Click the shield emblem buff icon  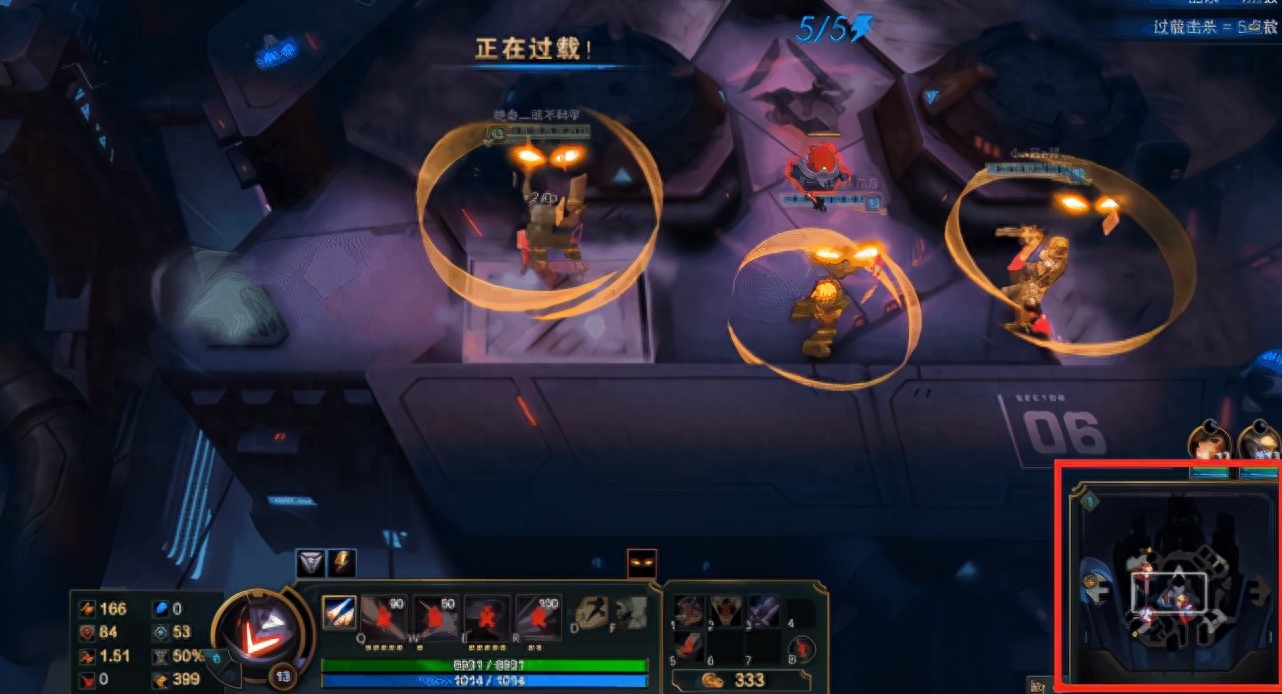pyautogui.click(x=312, y=563)
